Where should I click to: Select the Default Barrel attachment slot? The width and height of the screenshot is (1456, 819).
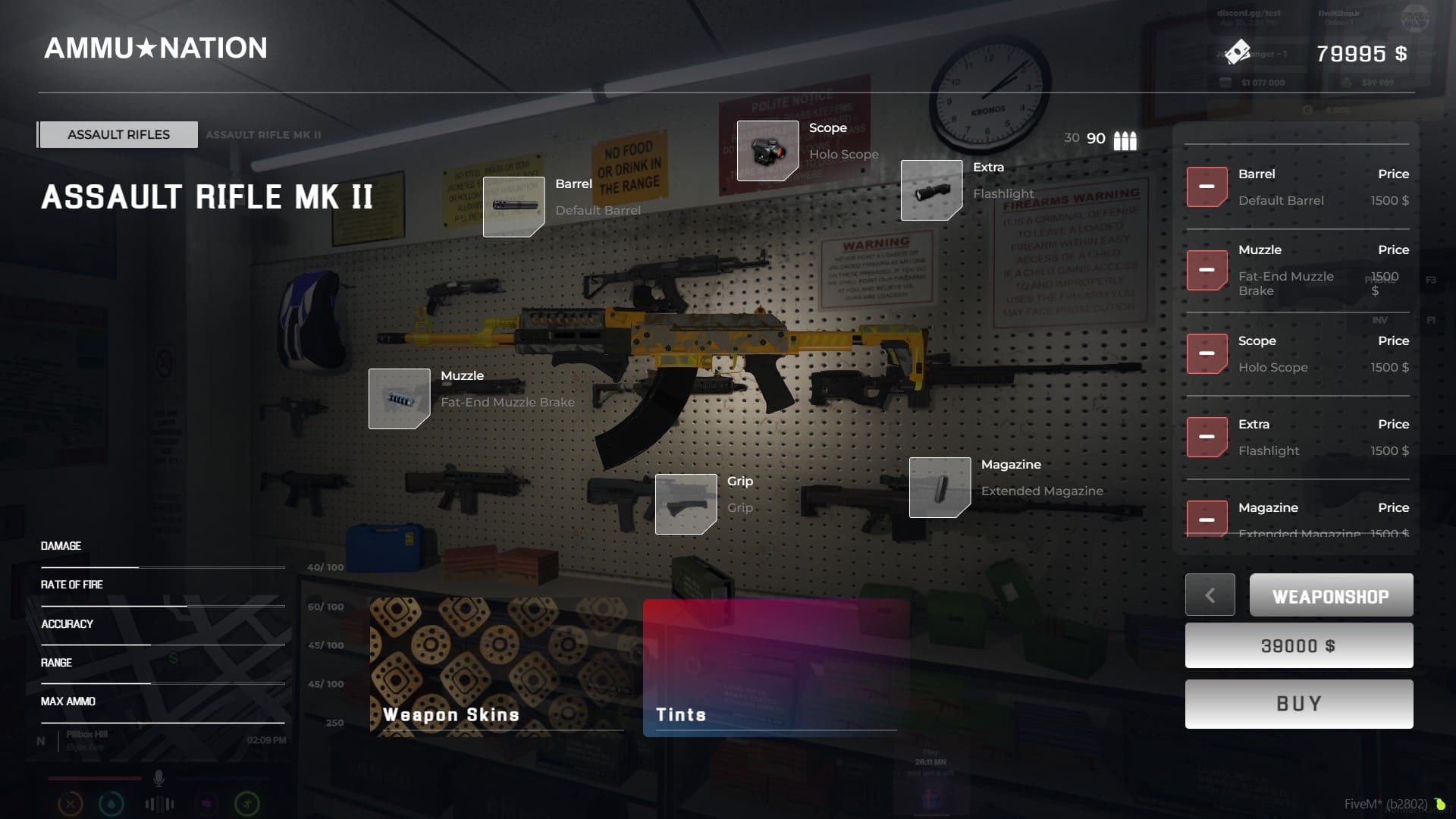pyautogui.click(x=513, y=206)
